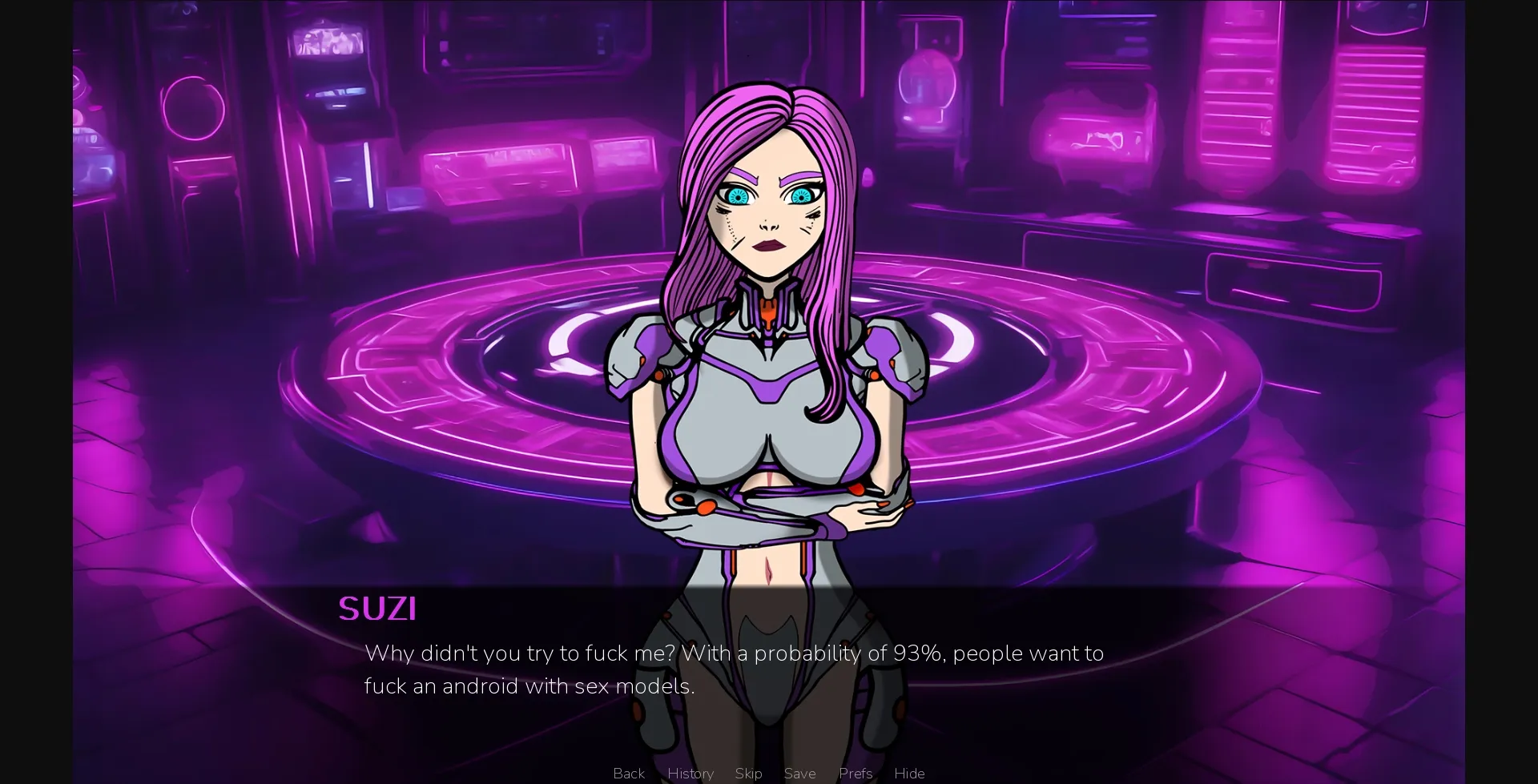This screenshot has height=784, width=1538.
Task: Click the quick menu bar at bottom
Action: pos(769,773)
